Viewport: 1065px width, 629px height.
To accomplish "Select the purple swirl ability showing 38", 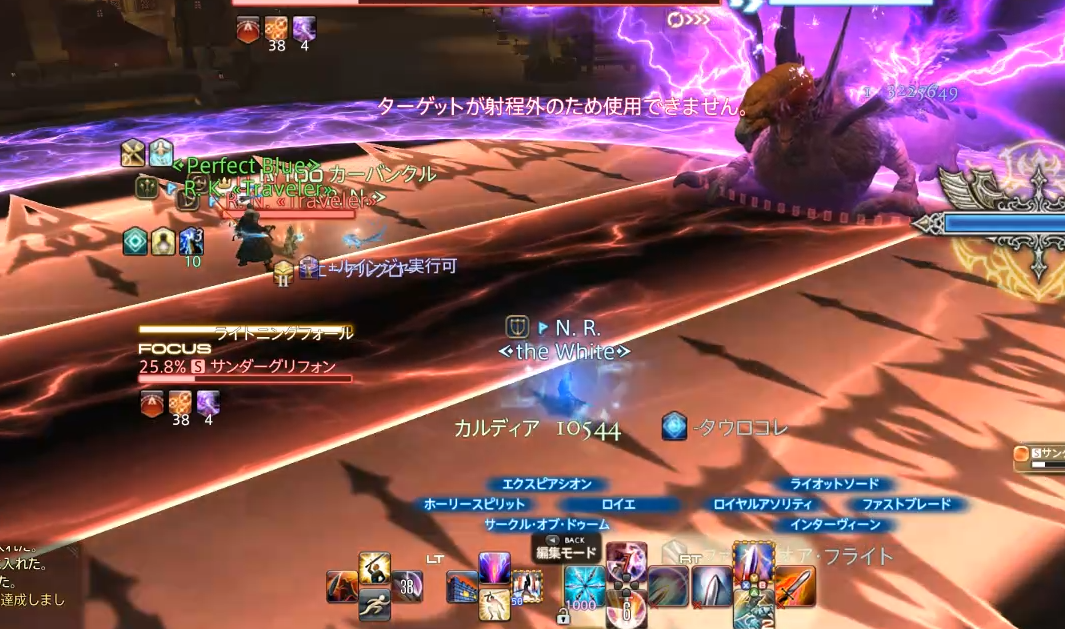I will pos(406,586).
